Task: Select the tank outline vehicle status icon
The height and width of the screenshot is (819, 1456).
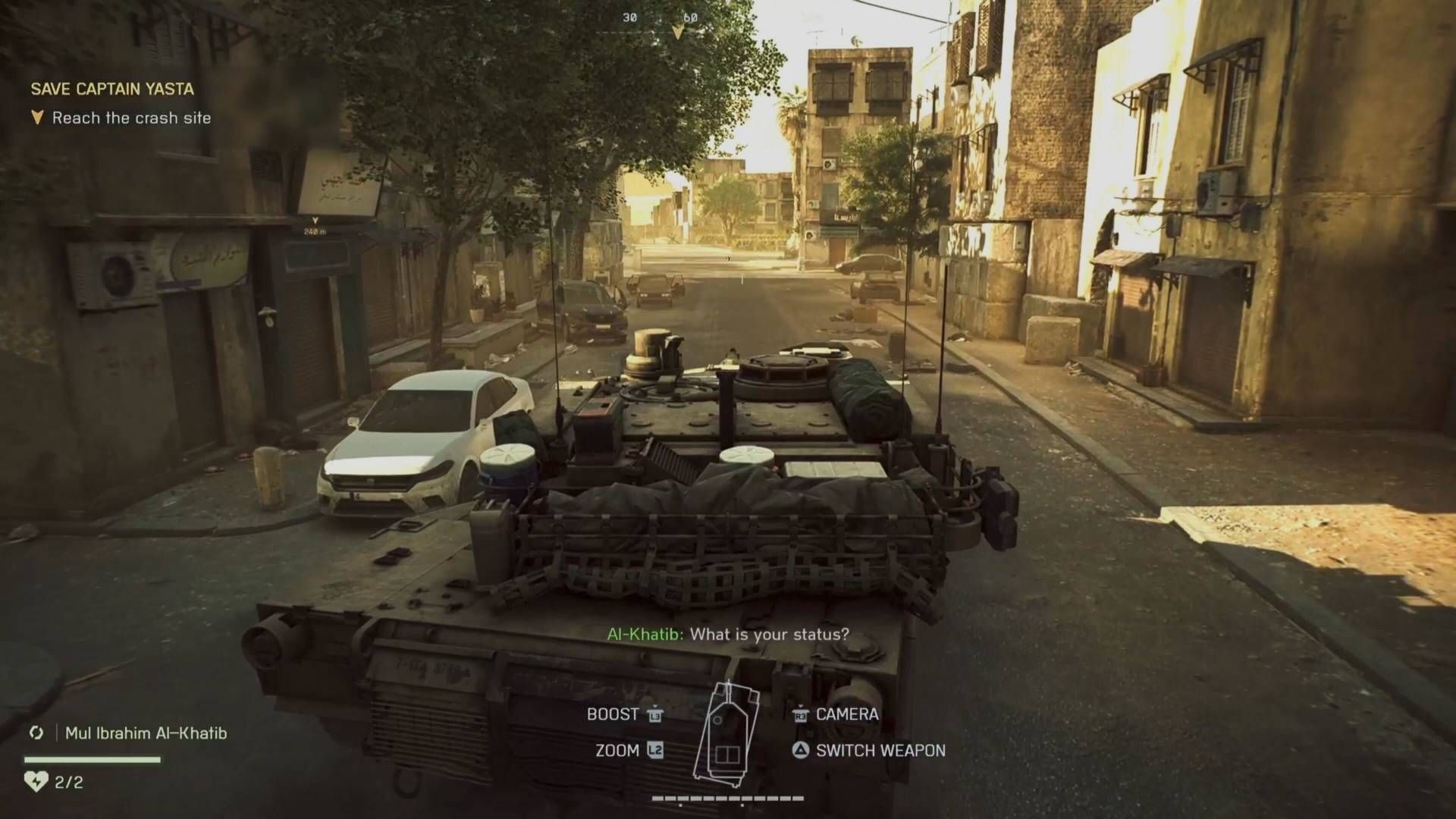Action: click(726, 732)
